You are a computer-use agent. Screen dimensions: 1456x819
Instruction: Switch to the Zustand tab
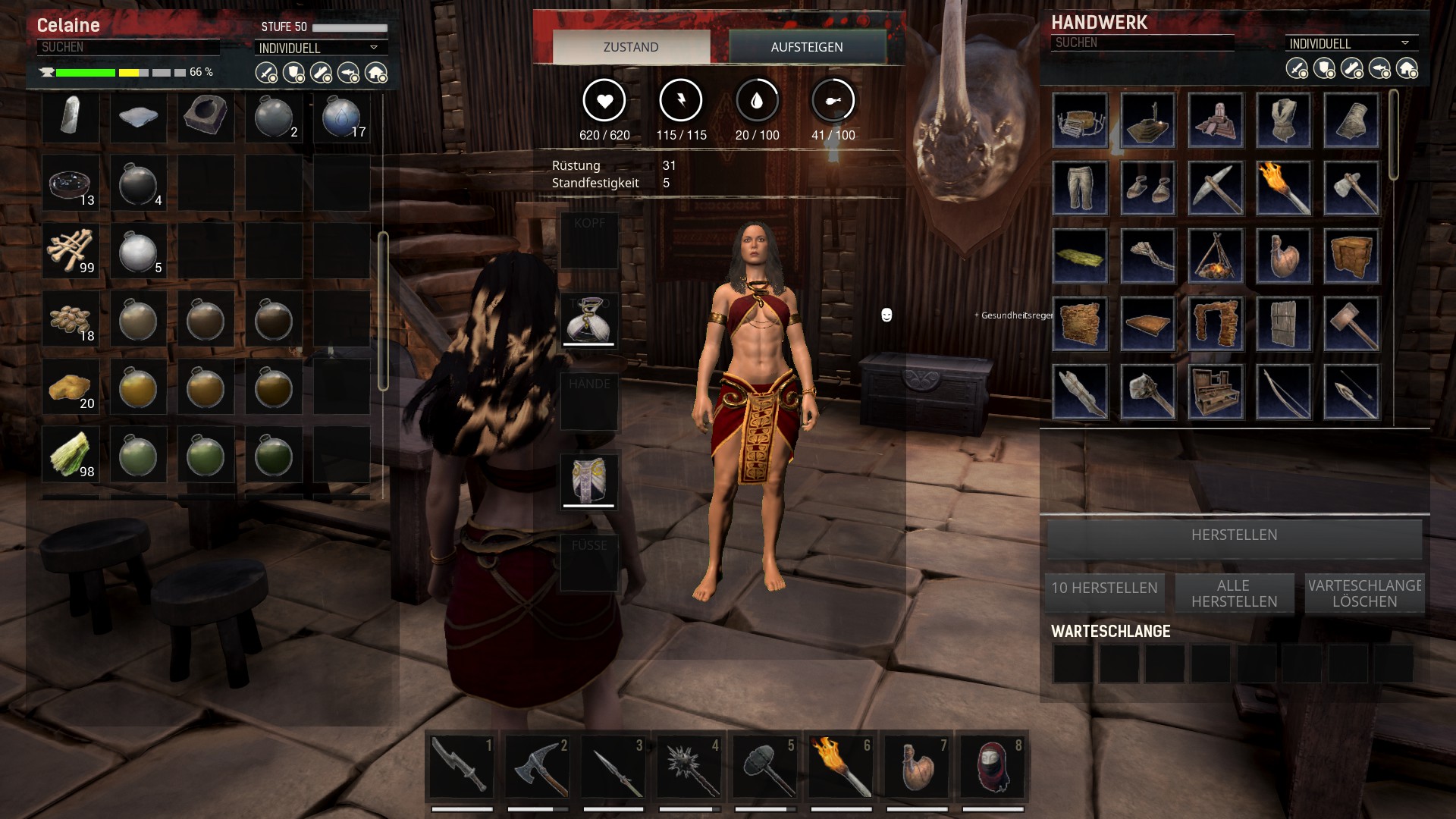pos(631,47)
